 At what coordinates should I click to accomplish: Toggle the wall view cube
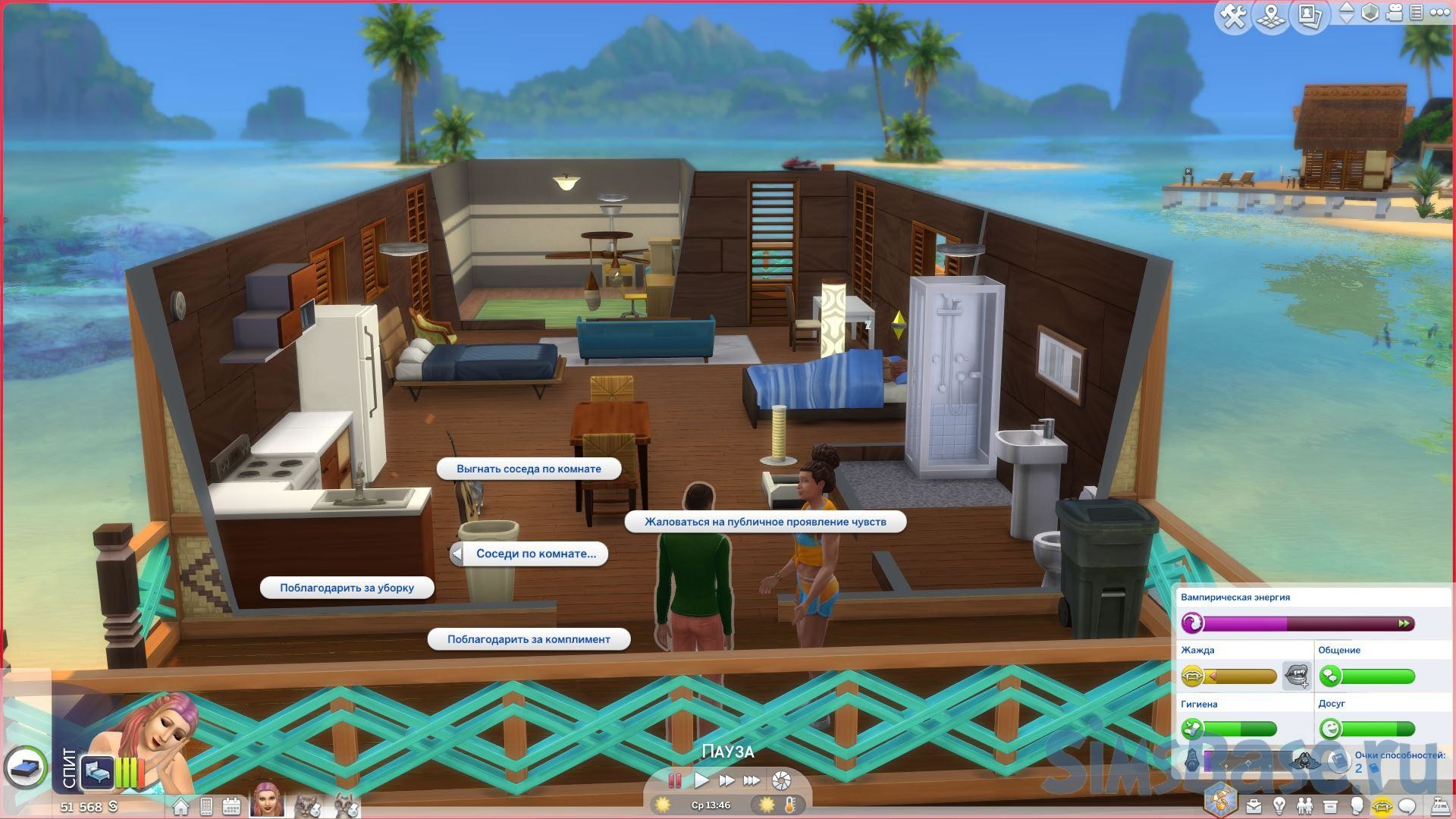click(1370, 13)
